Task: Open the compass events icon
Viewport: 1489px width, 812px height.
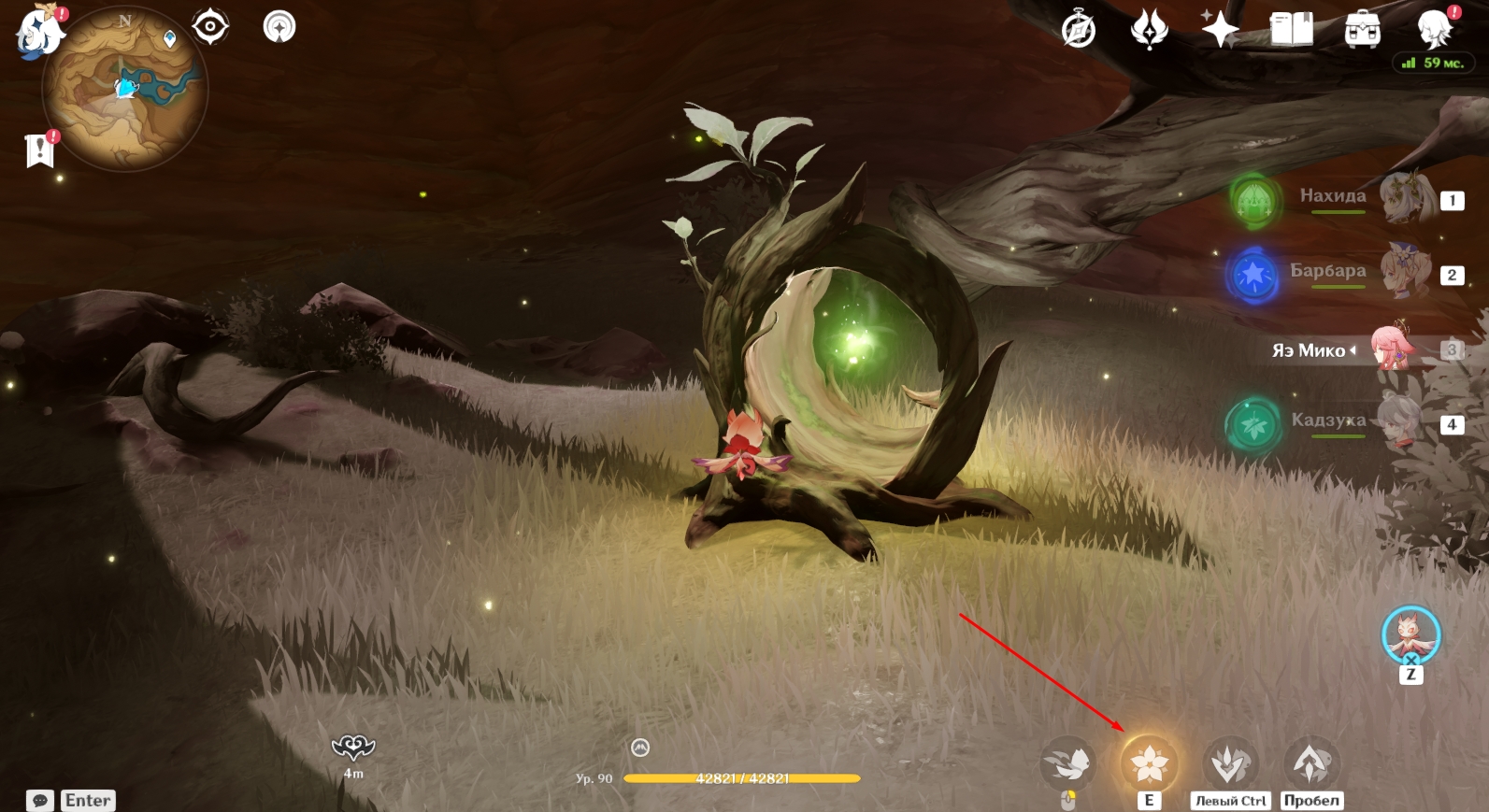Action: [1079, 30]
